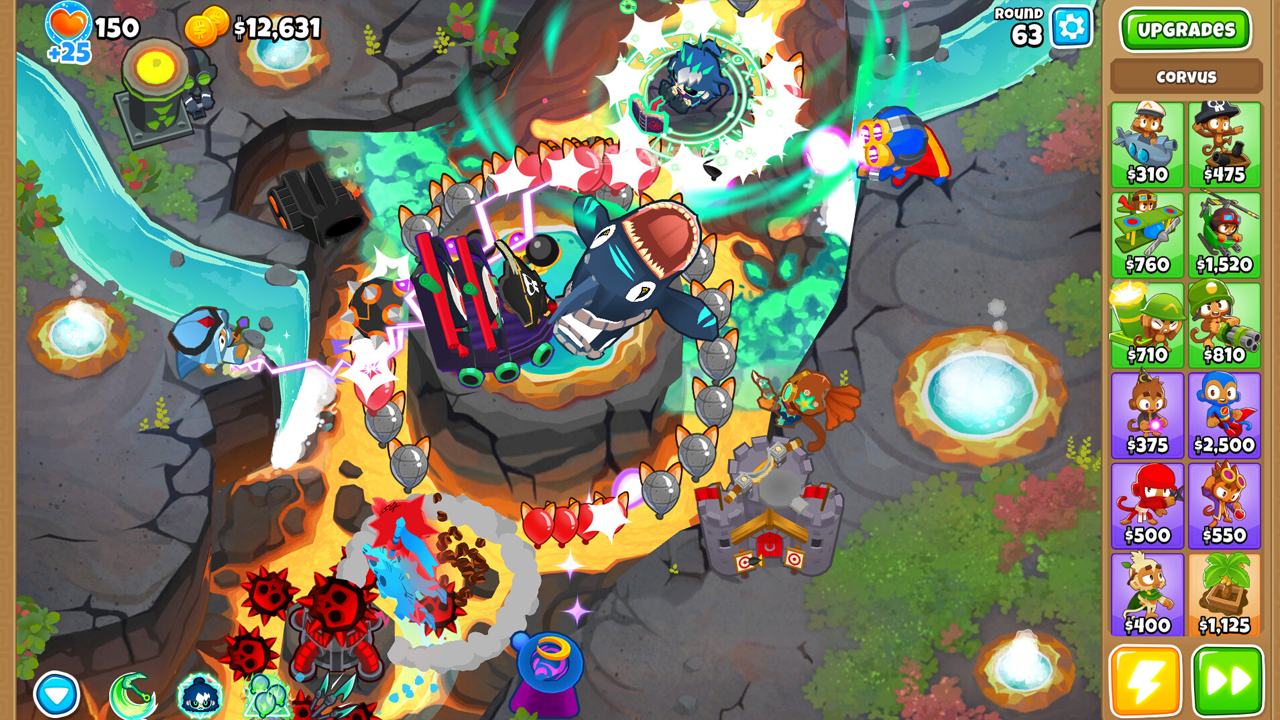The width and height of the screenshot is (1280, 720).
Task: Pick the $760 Monkey Ace plane
Action: pyautogui.click(x=1147, y=235)
